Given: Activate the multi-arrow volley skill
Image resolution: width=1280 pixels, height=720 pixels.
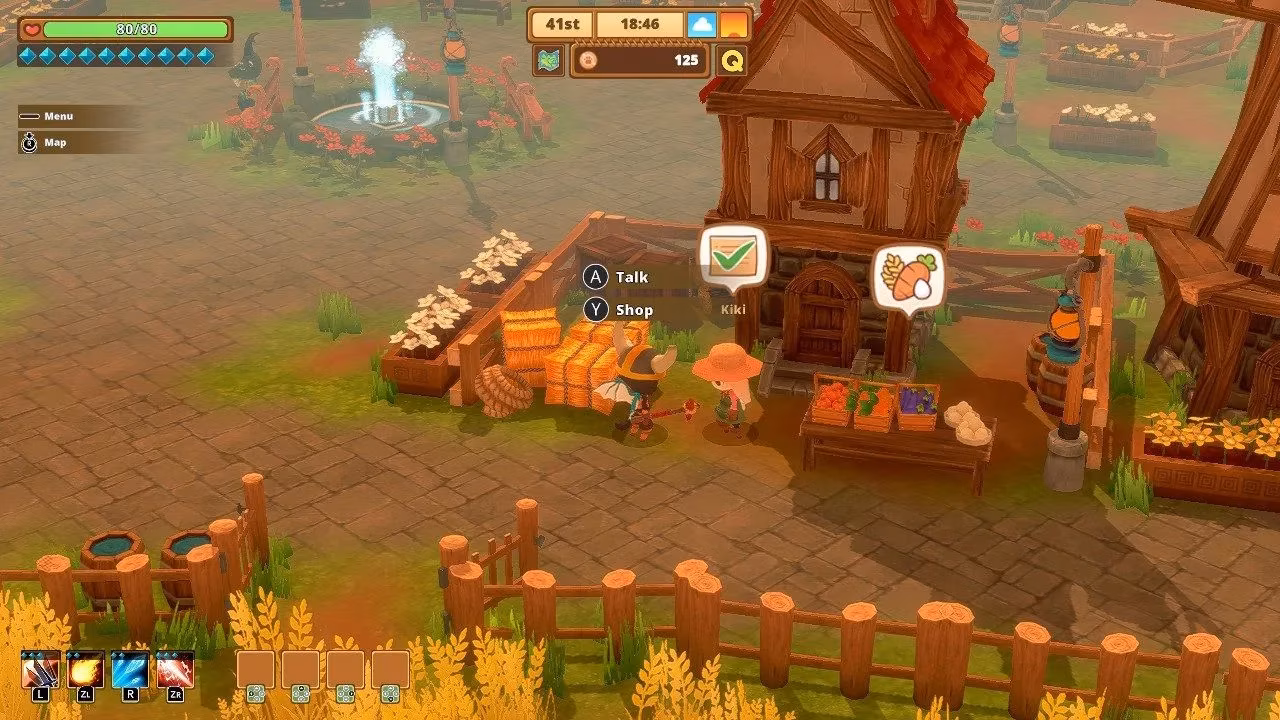Looking at the screenshot, I should 41,670.
